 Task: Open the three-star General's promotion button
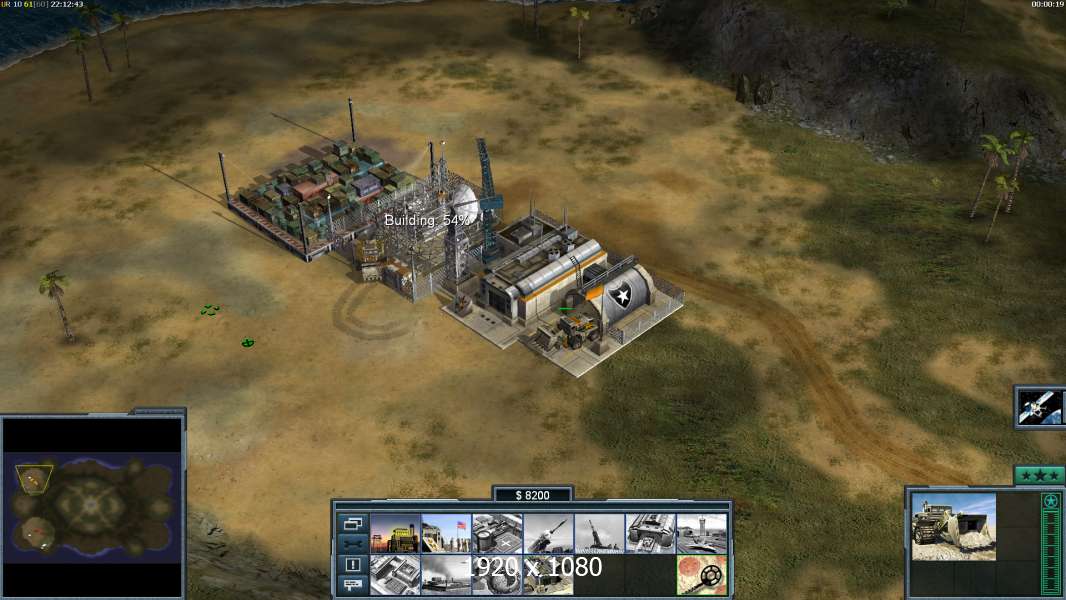click(1039, 475)
